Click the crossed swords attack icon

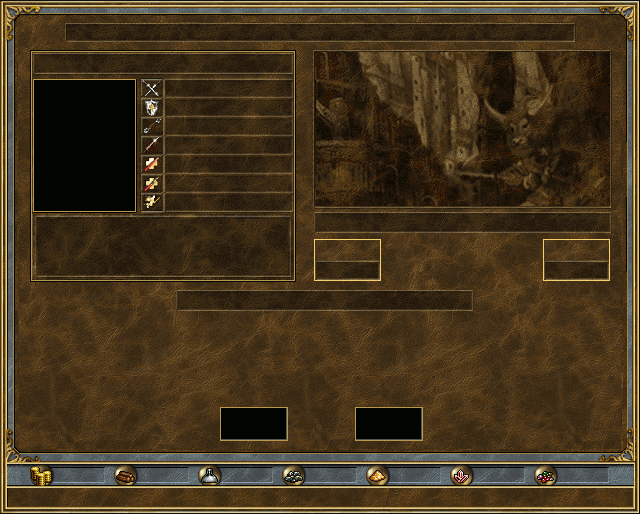click(152, 89)
